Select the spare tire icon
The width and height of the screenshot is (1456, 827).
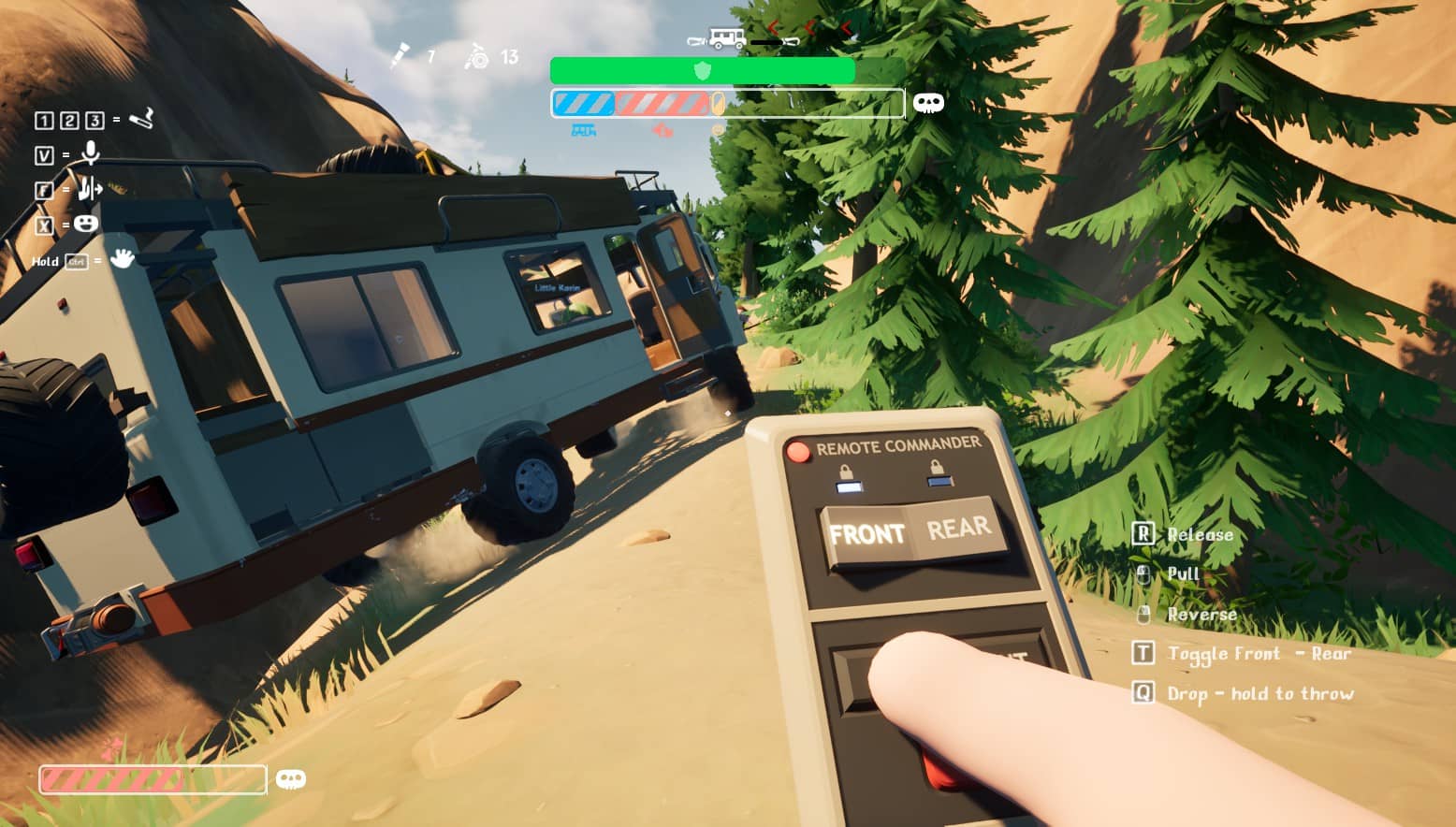coord(477,57)
